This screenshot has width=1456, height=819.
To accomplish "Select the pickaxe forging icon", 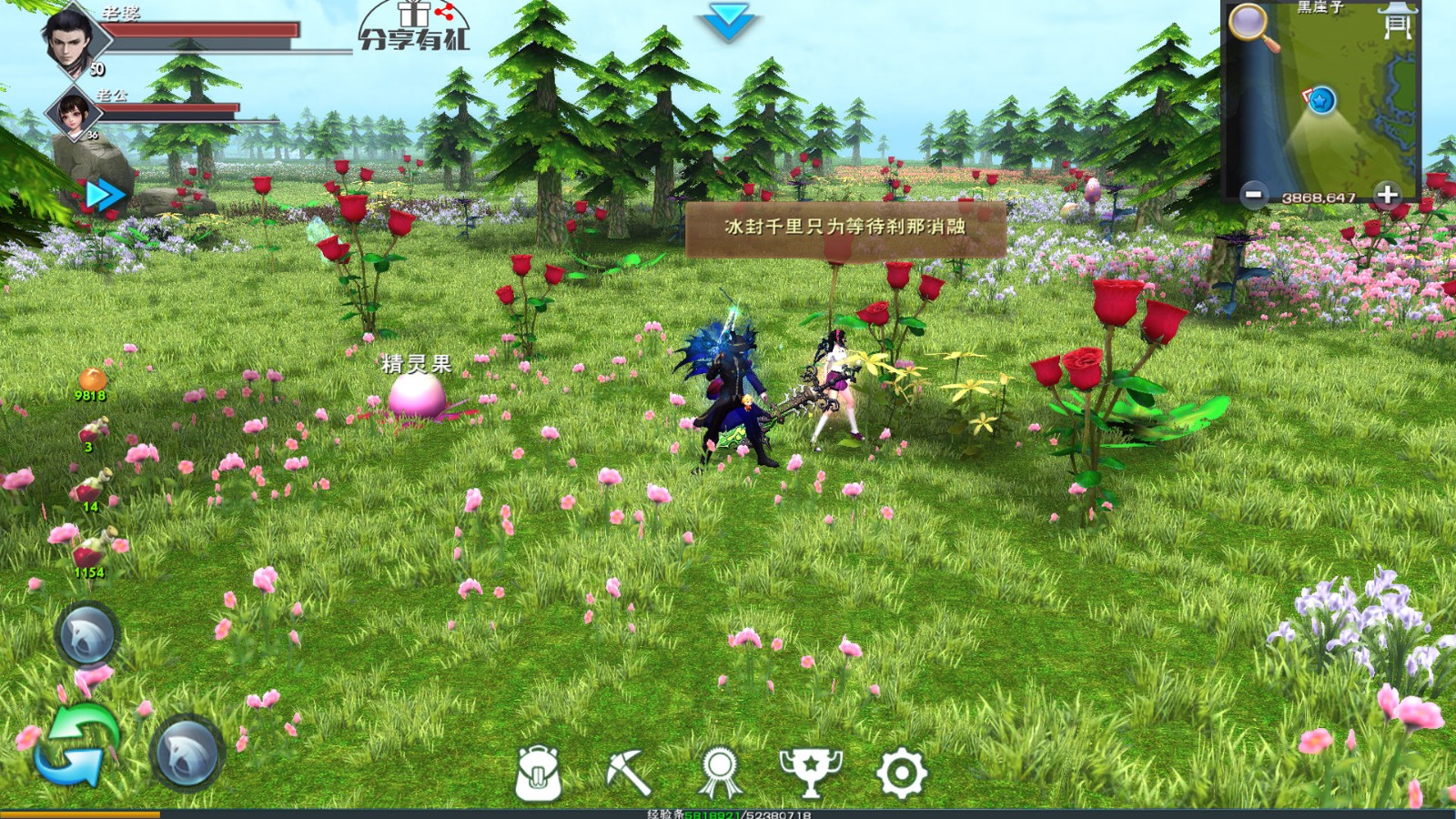I will [628, 773].
